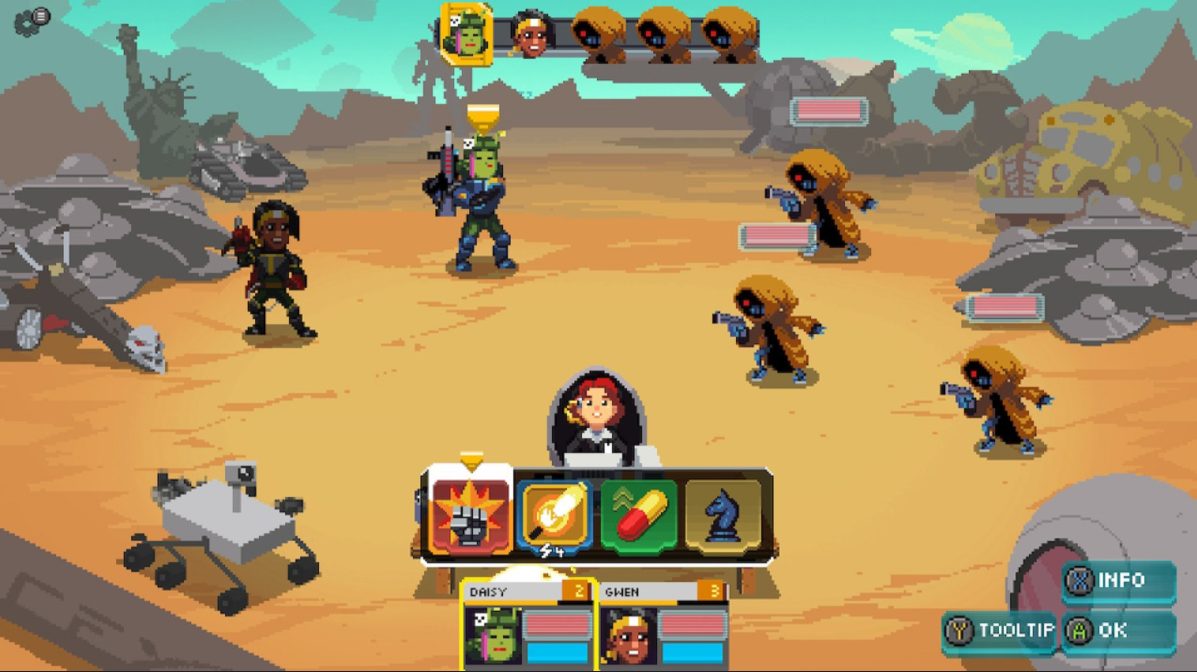Confirm with the OK button
1197x672 pixels.
coord(1118,631)
